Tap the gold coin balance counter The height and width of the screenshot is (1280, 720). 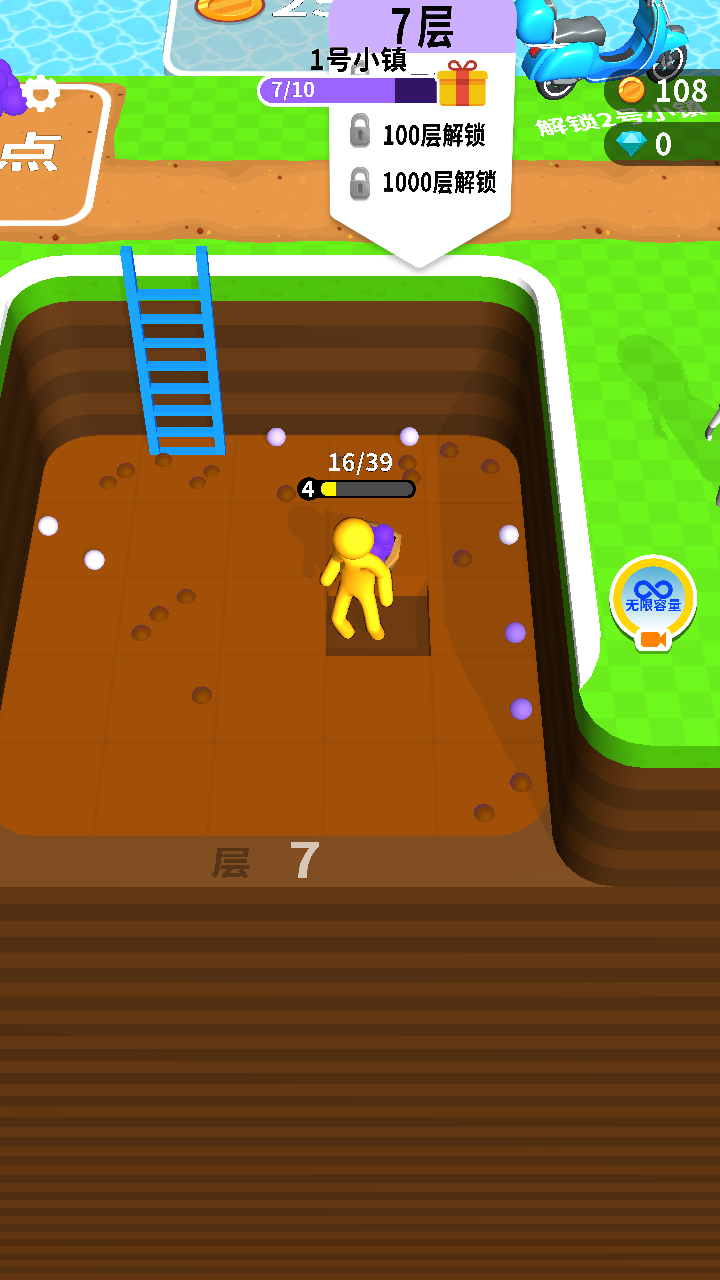pos(663,91)
